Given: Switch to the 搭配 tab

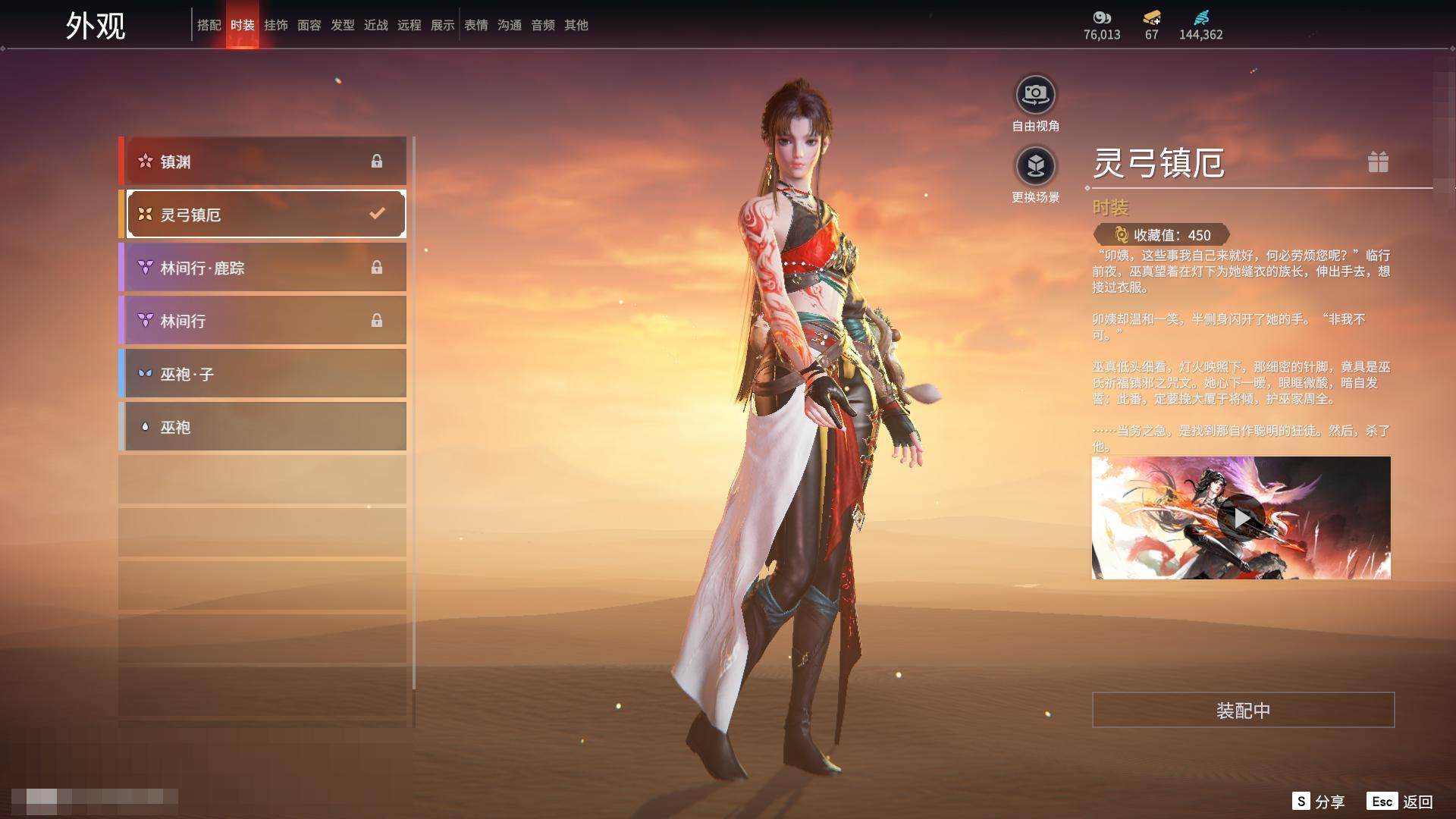Looking at the screenshot, I should 209,25.
